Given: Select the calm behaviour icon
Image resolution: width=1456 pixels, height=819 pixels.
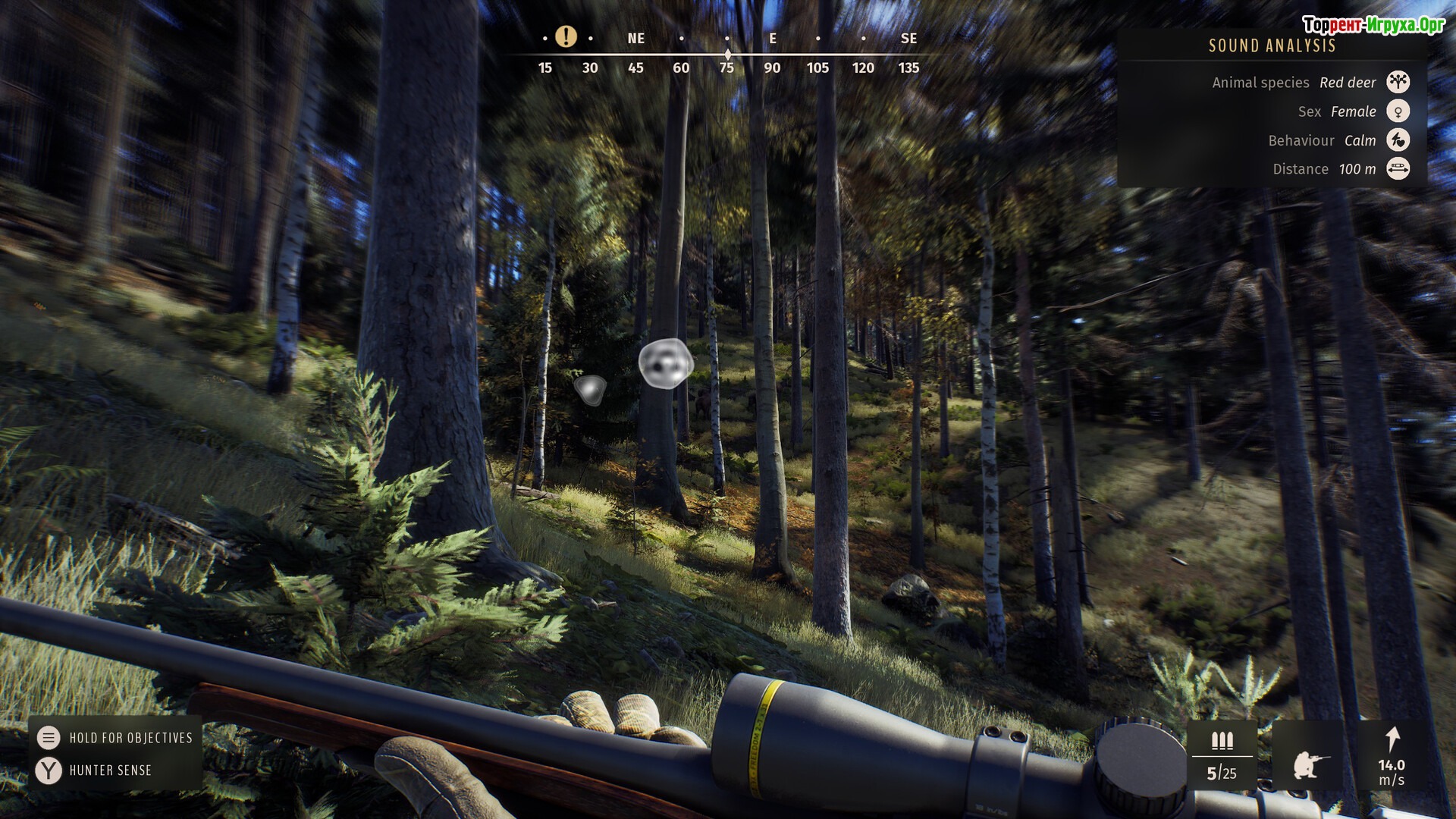Looking at the screenshot, I should click(1398, 140).
